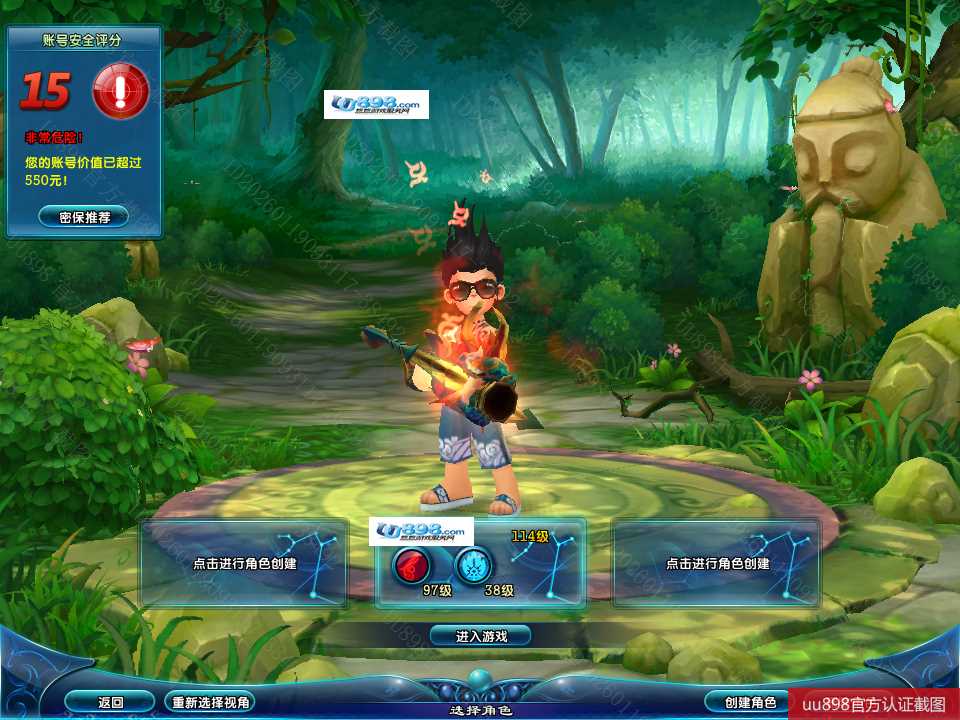Click the 密保推荐 security recommendation button
This screenshot has width=960, height=720.
(x=84, y=216)
